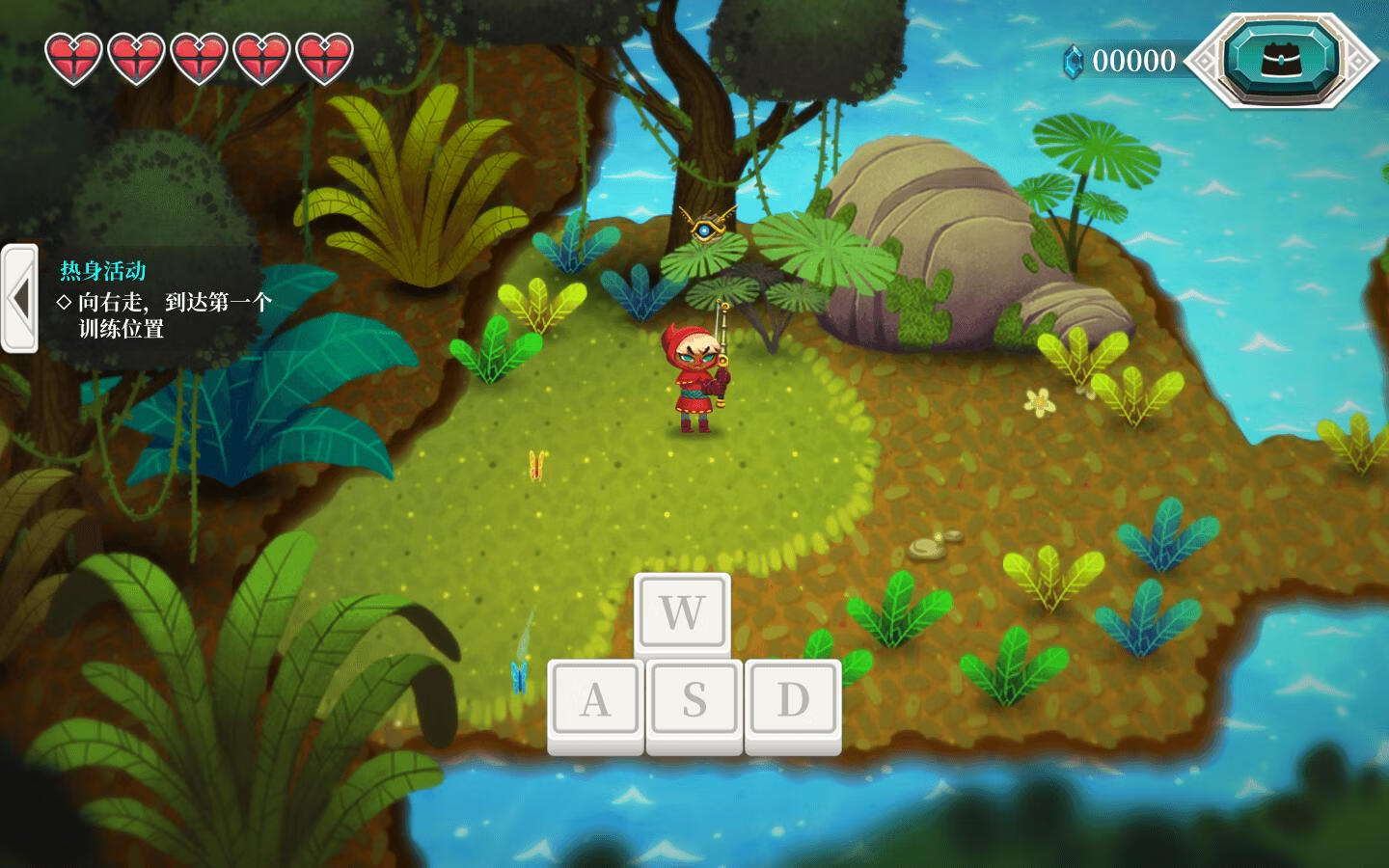Open the inventory bag button
1389x868 pixels.
click(x=1281, y=60)
